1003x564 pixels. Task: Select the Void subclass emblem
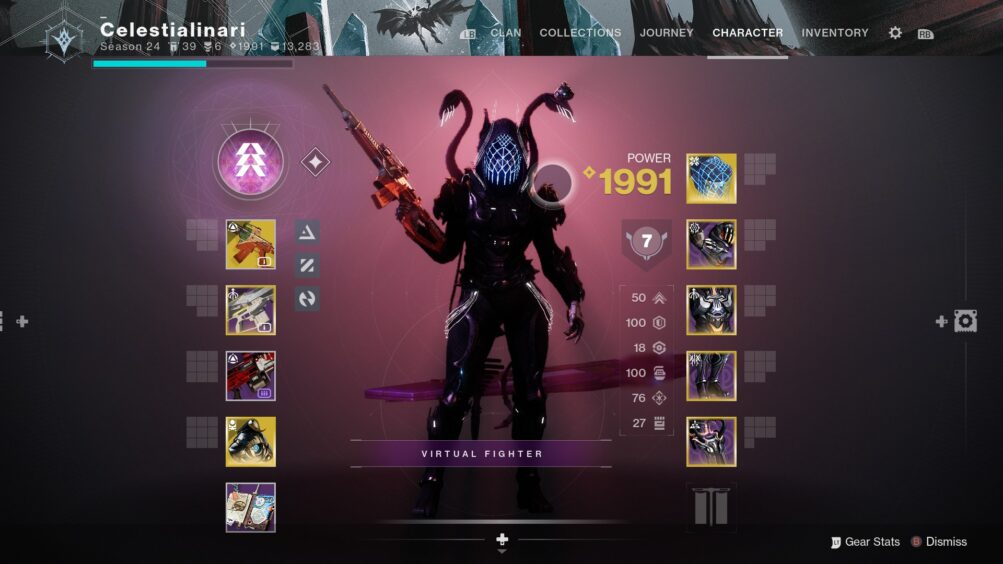(250, 162)
